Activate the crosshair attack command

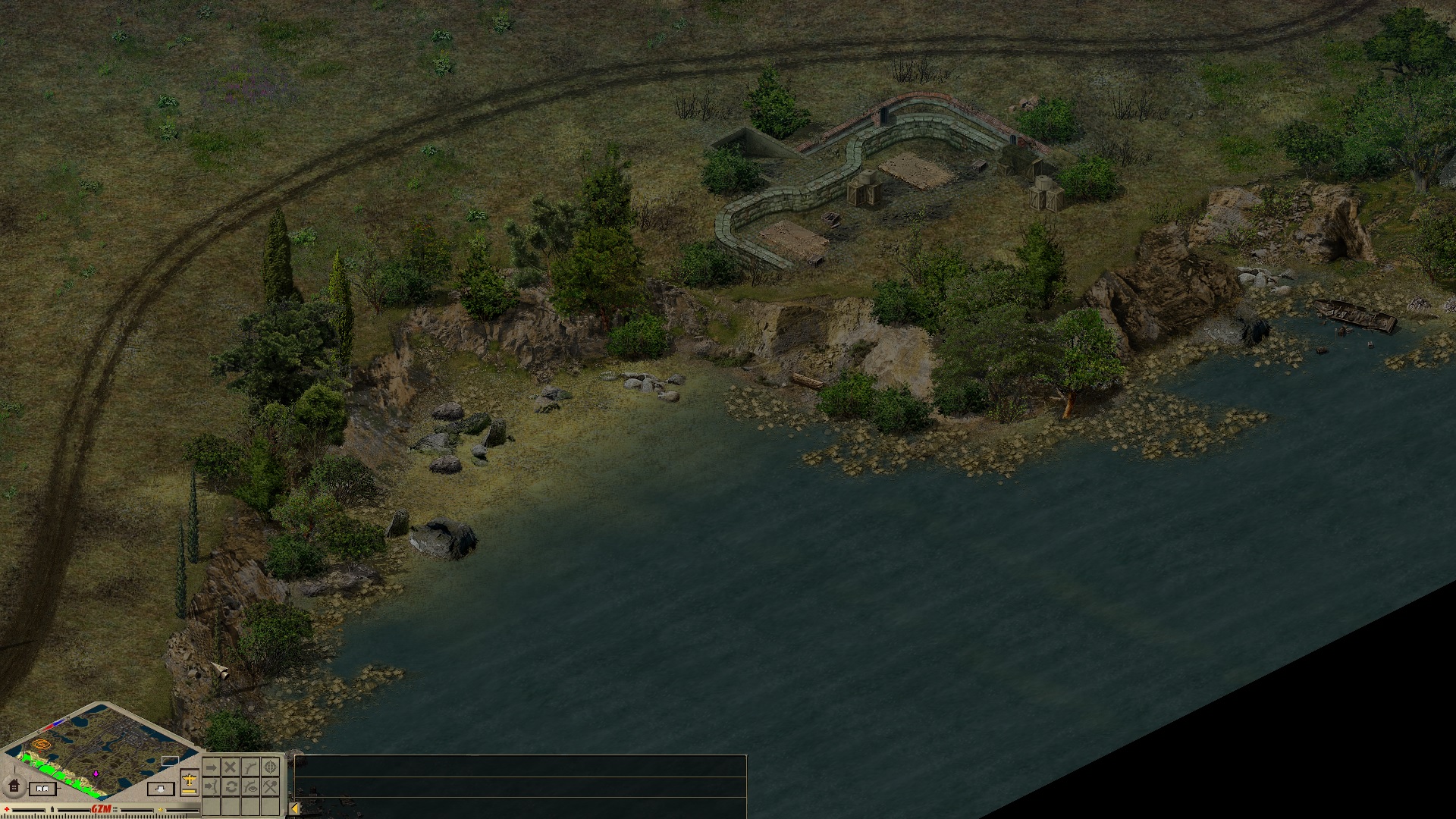(270, 767)
